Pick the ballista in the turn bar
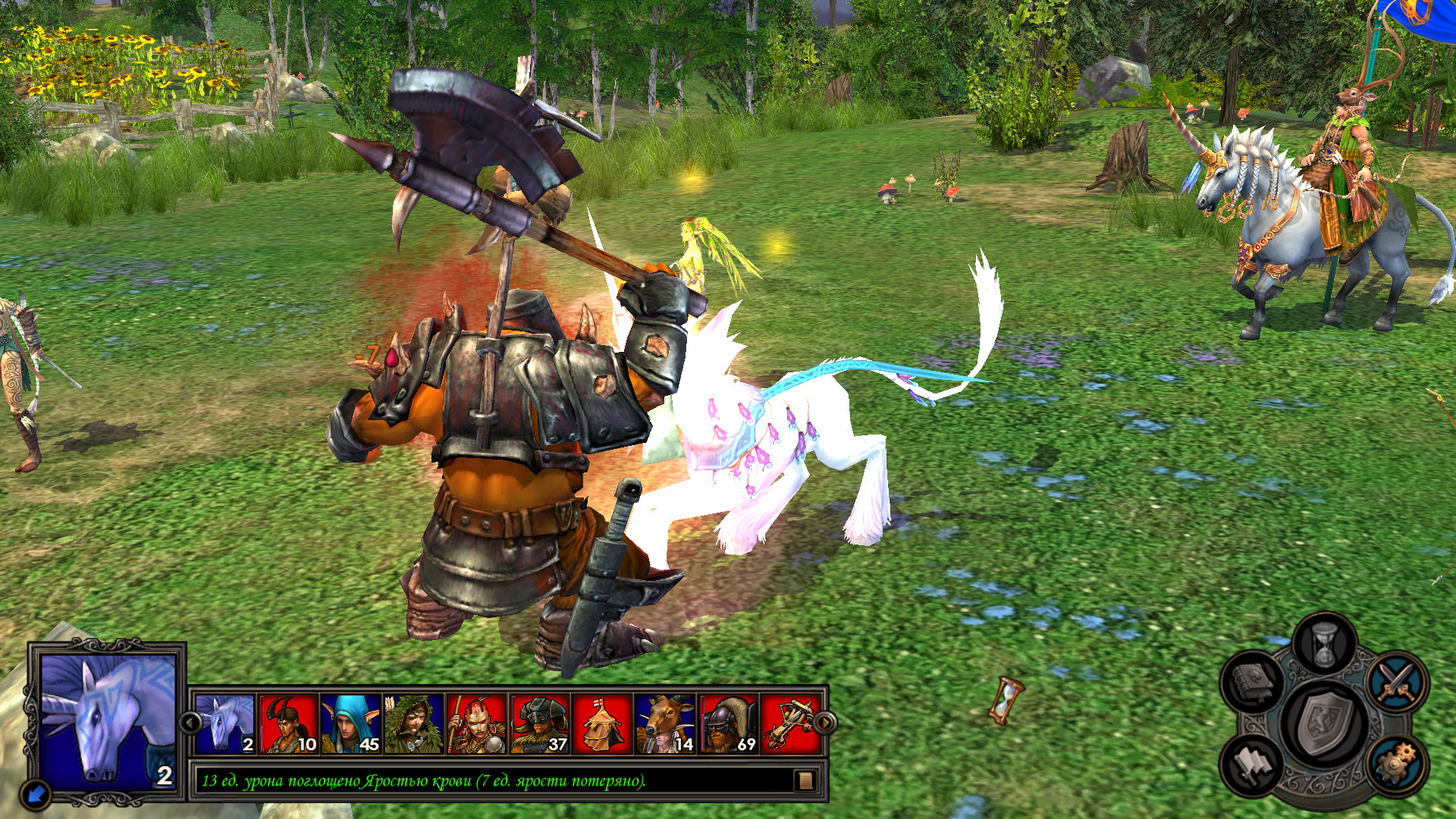This screenshot has height=819, width=1456. pyautogui.click(x=789, y=724)
